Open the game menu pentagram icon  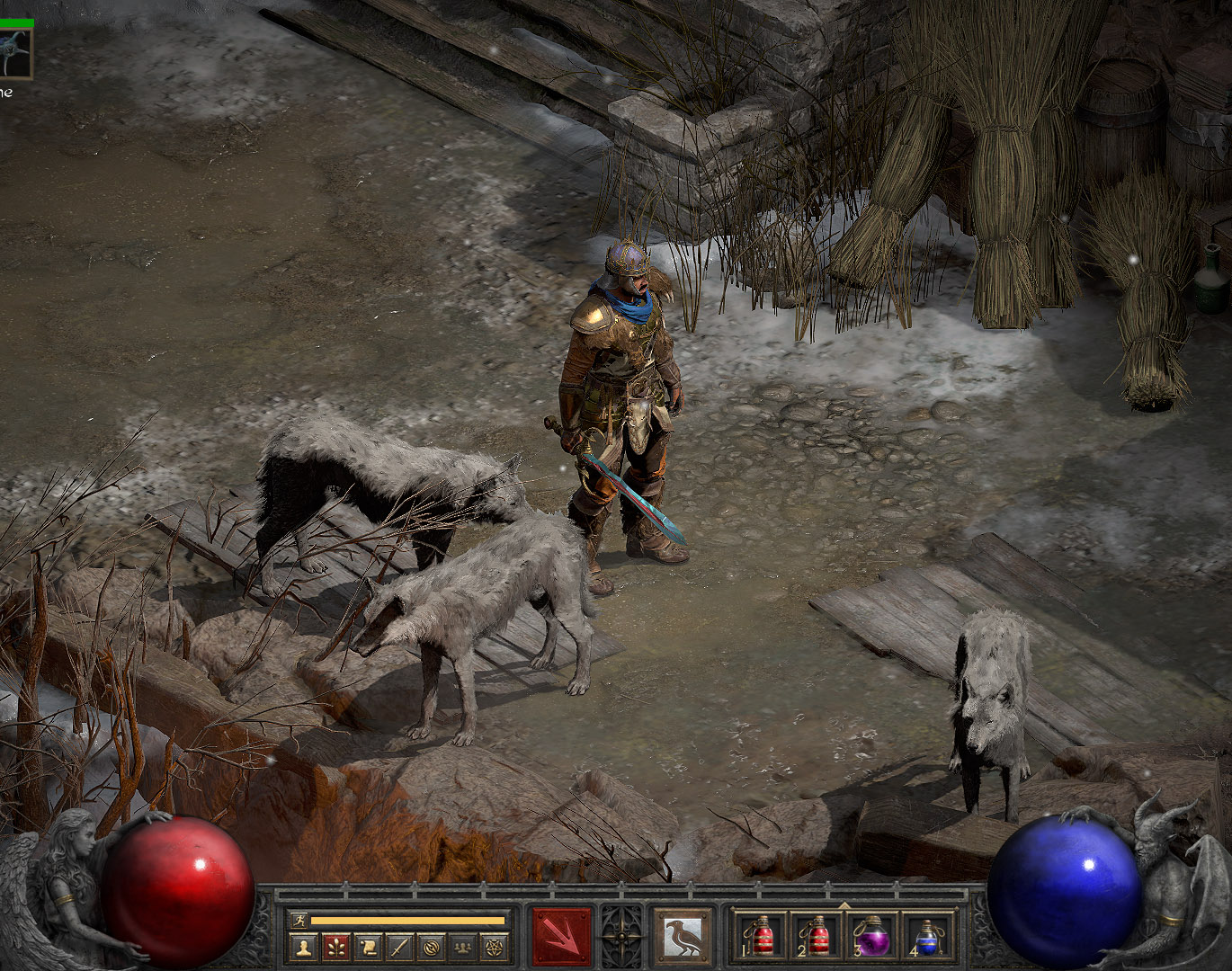coord(495,946)
